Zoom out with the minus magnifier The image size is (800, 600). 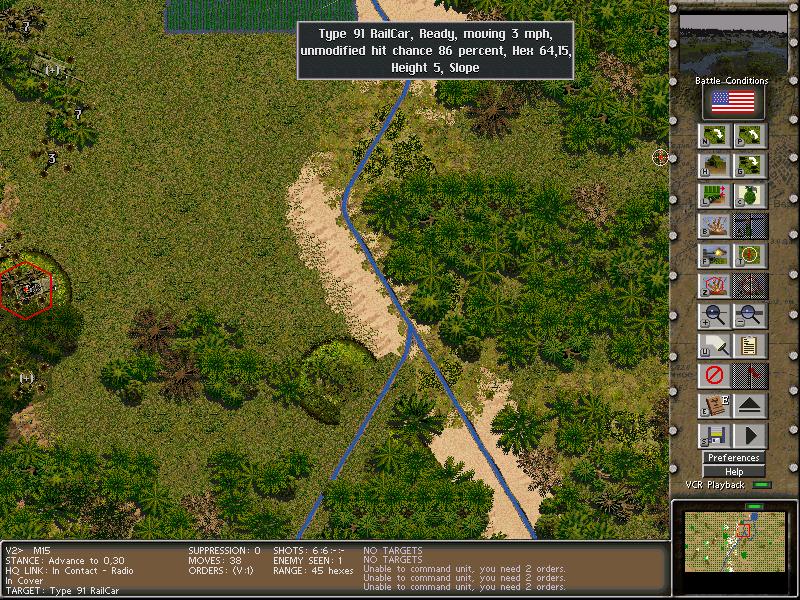[750, 316]
